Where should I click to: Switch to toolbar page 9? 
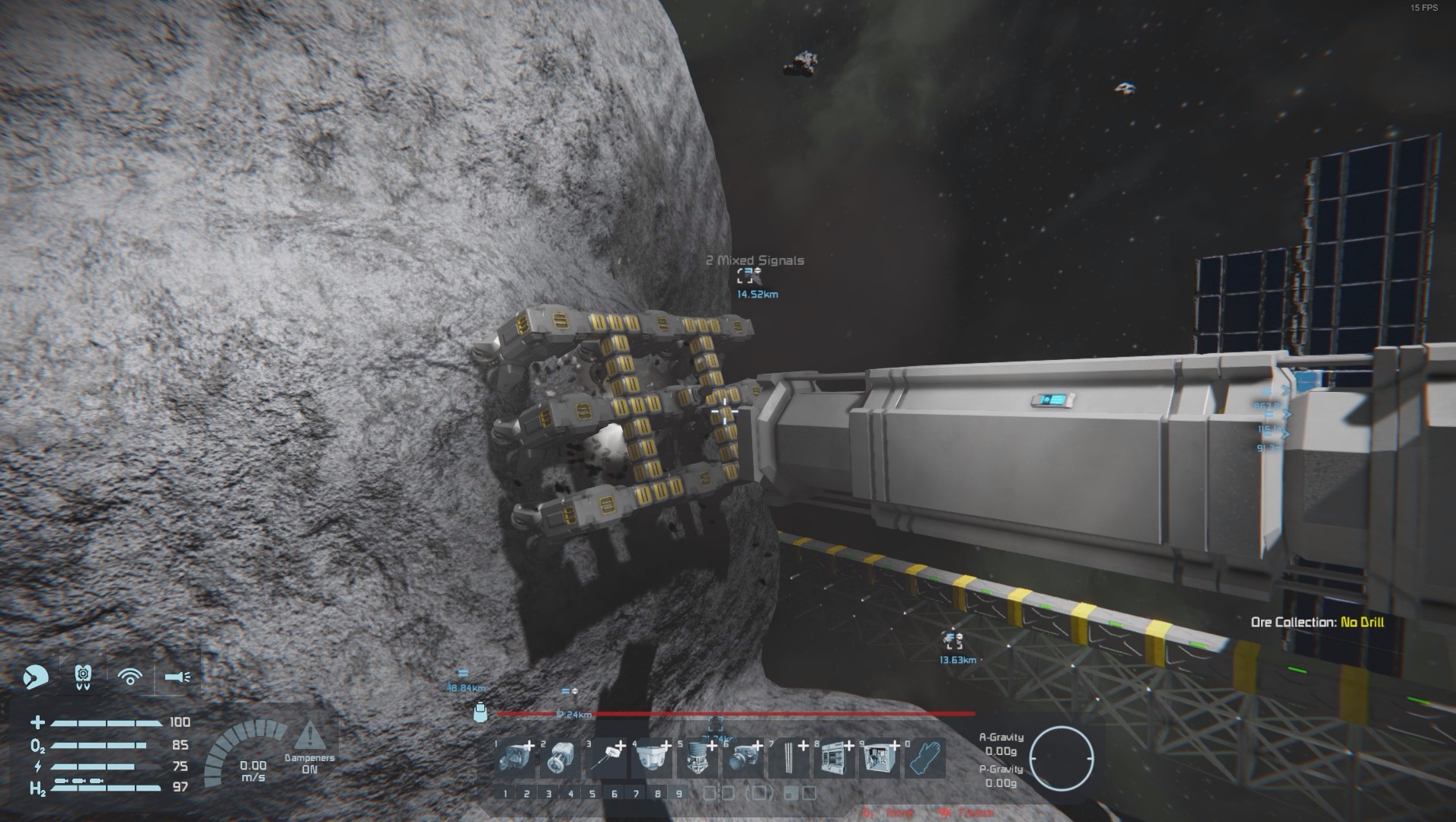680,794
